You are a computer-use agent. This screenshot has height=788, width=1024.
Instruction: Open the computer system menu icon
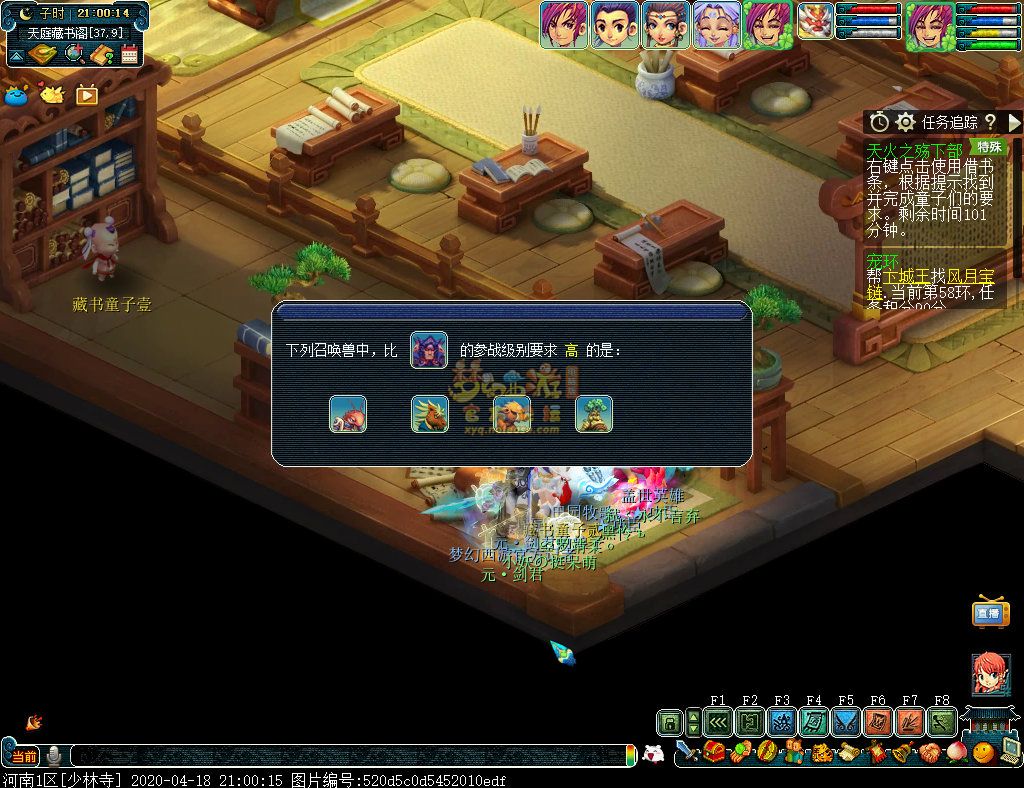[x=1009, y=752]
